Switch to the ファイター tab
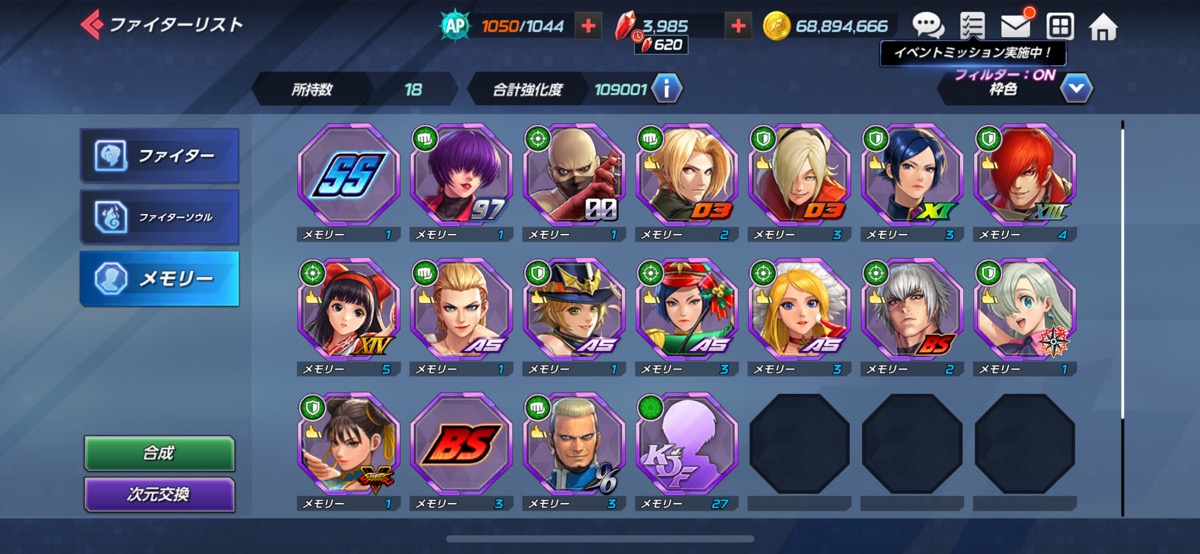The height and width of the screenshot is (554, 1200). [160, 156]
